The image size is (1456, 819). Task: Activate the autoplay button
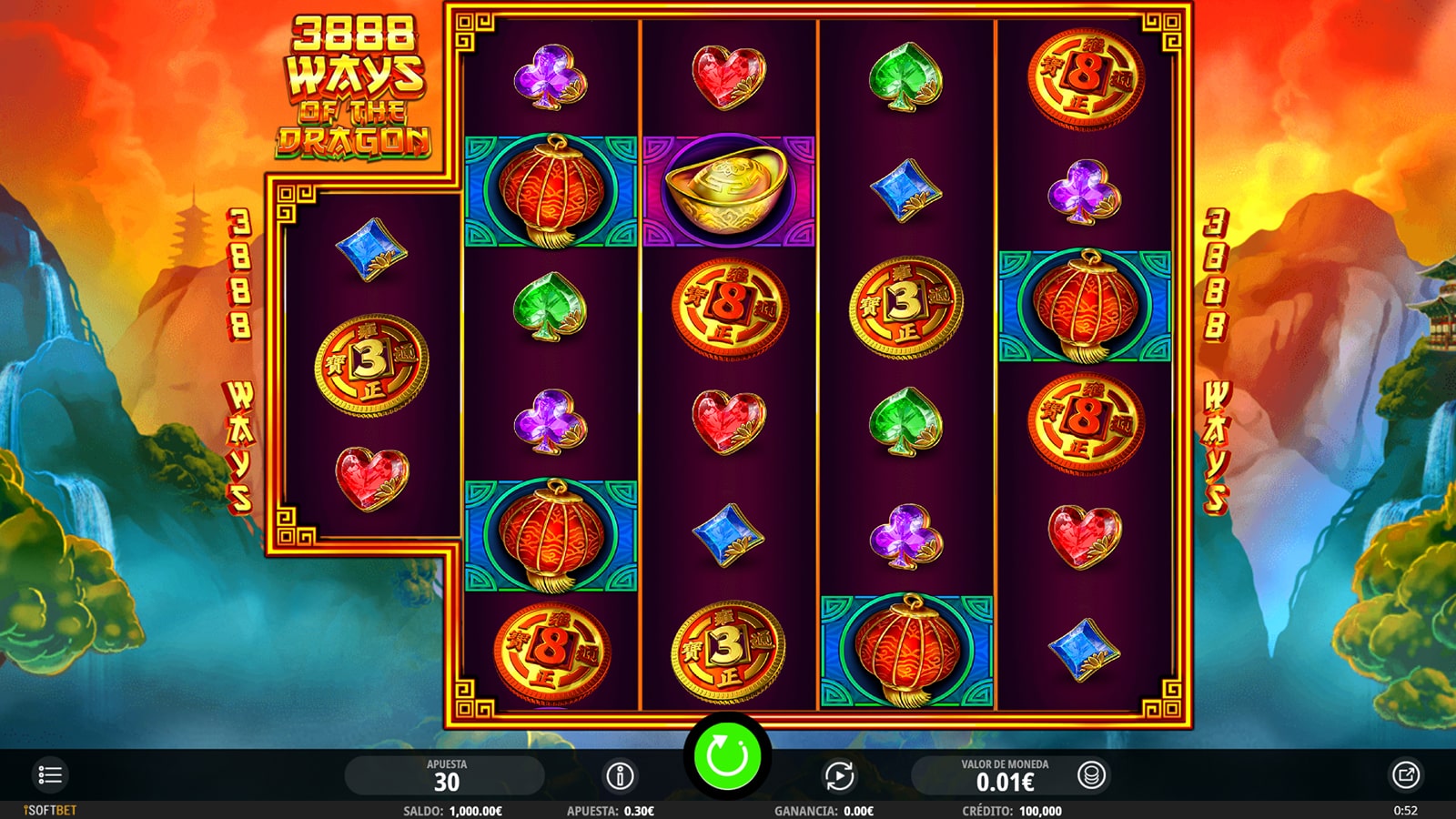pos(839,776)
